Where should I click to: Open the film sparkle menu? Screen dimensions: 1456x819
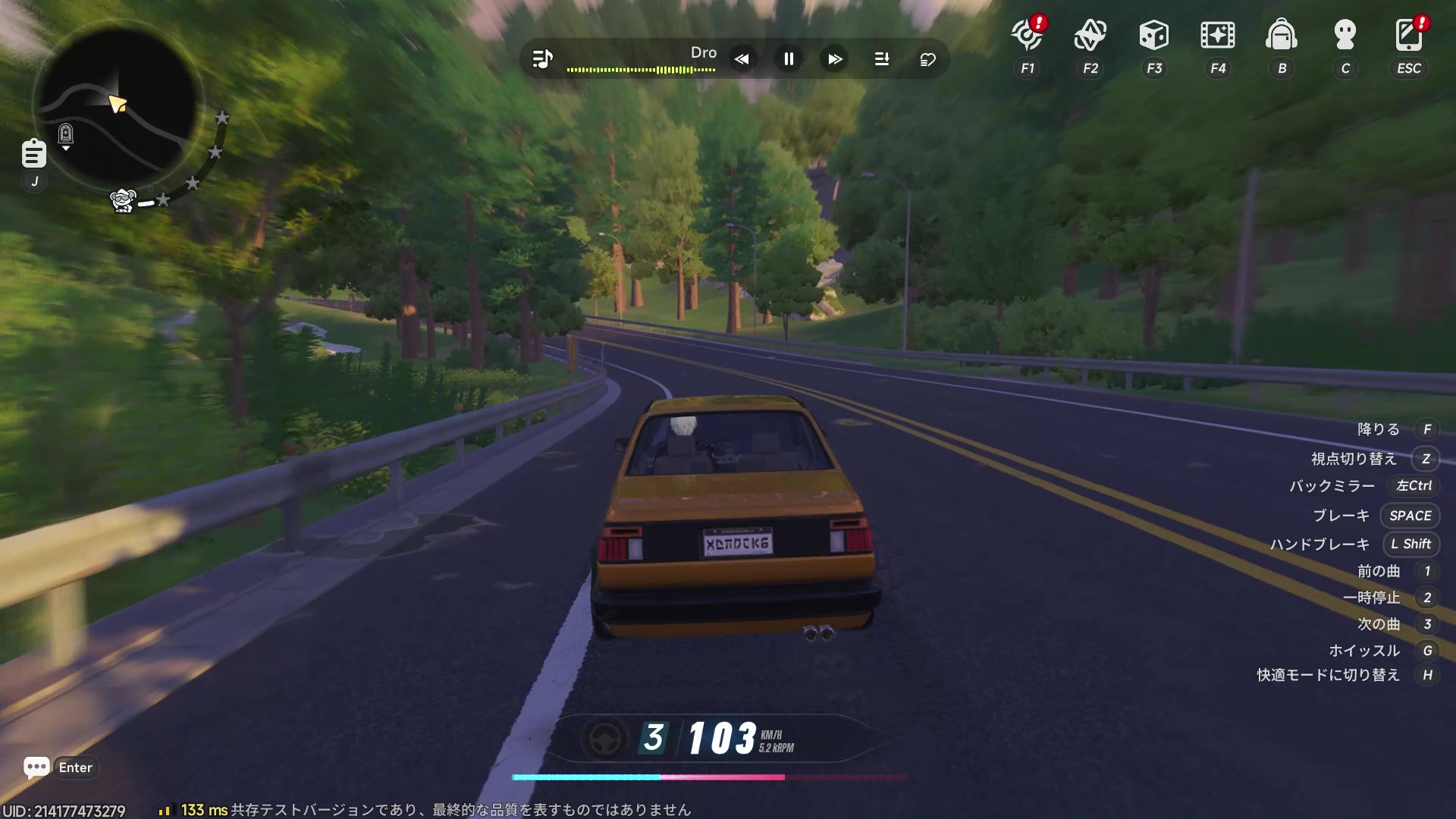(x=1218, y=36)
